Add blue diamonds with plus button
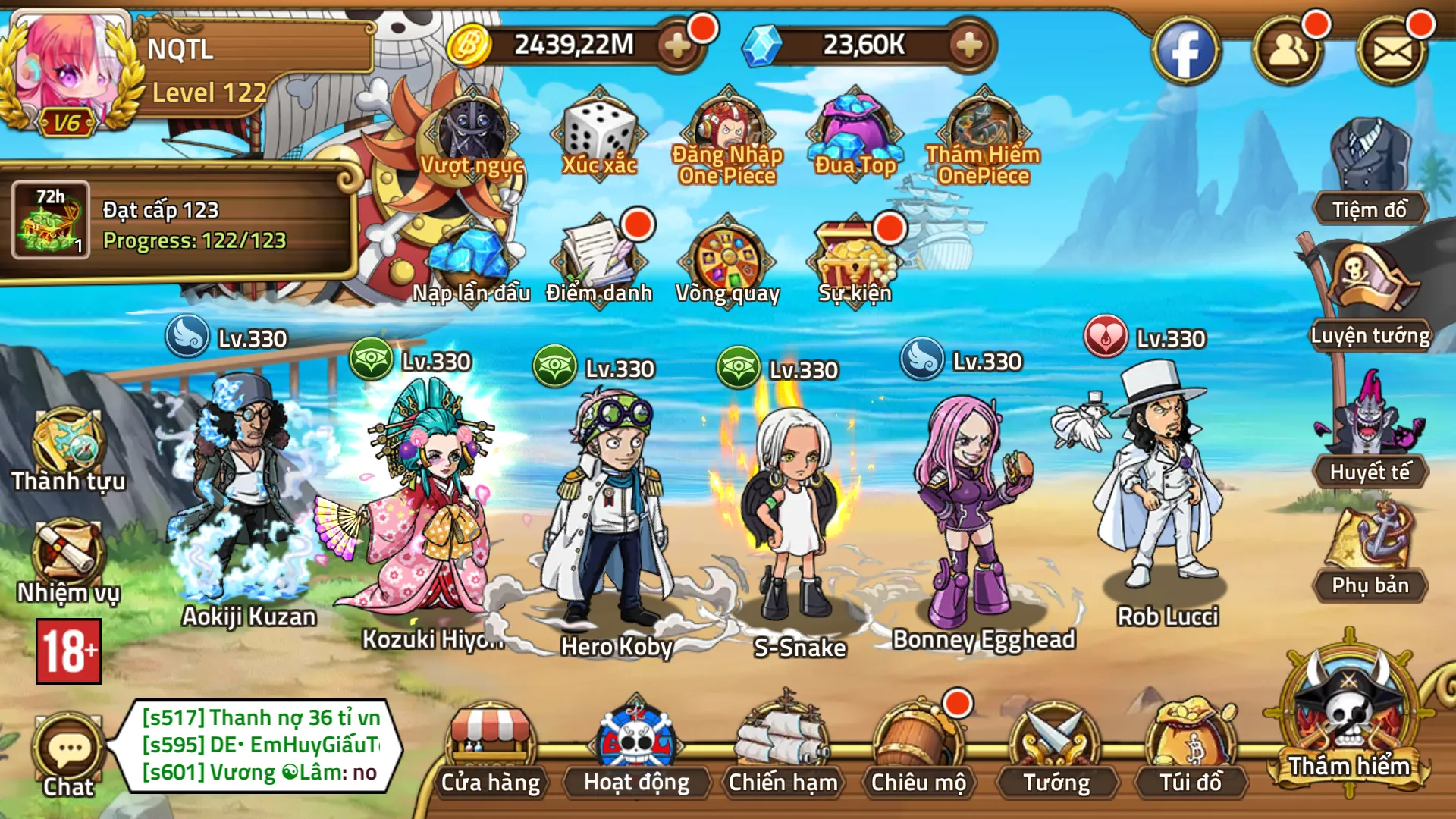The height and width of the screenshot is (819, 1456). (x=968, y=45)
